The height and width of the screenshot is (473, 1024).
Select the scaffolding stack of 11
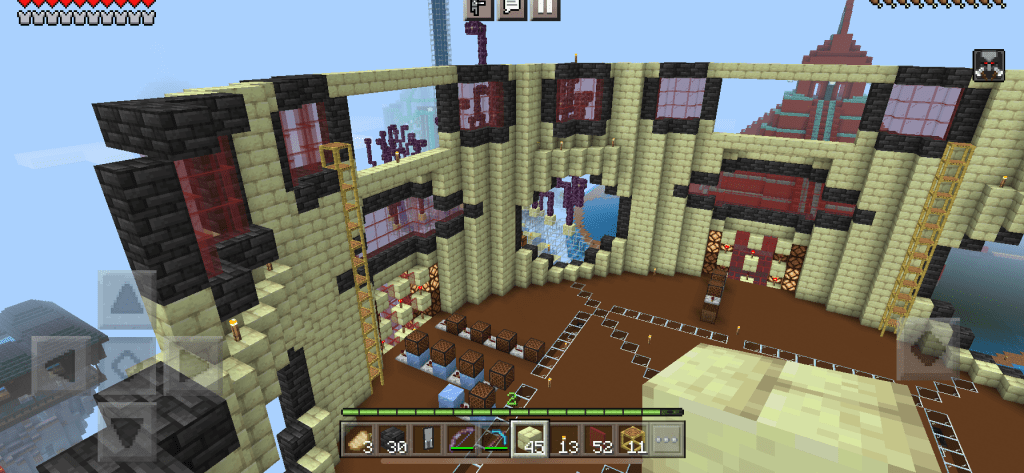pos(632,440)
